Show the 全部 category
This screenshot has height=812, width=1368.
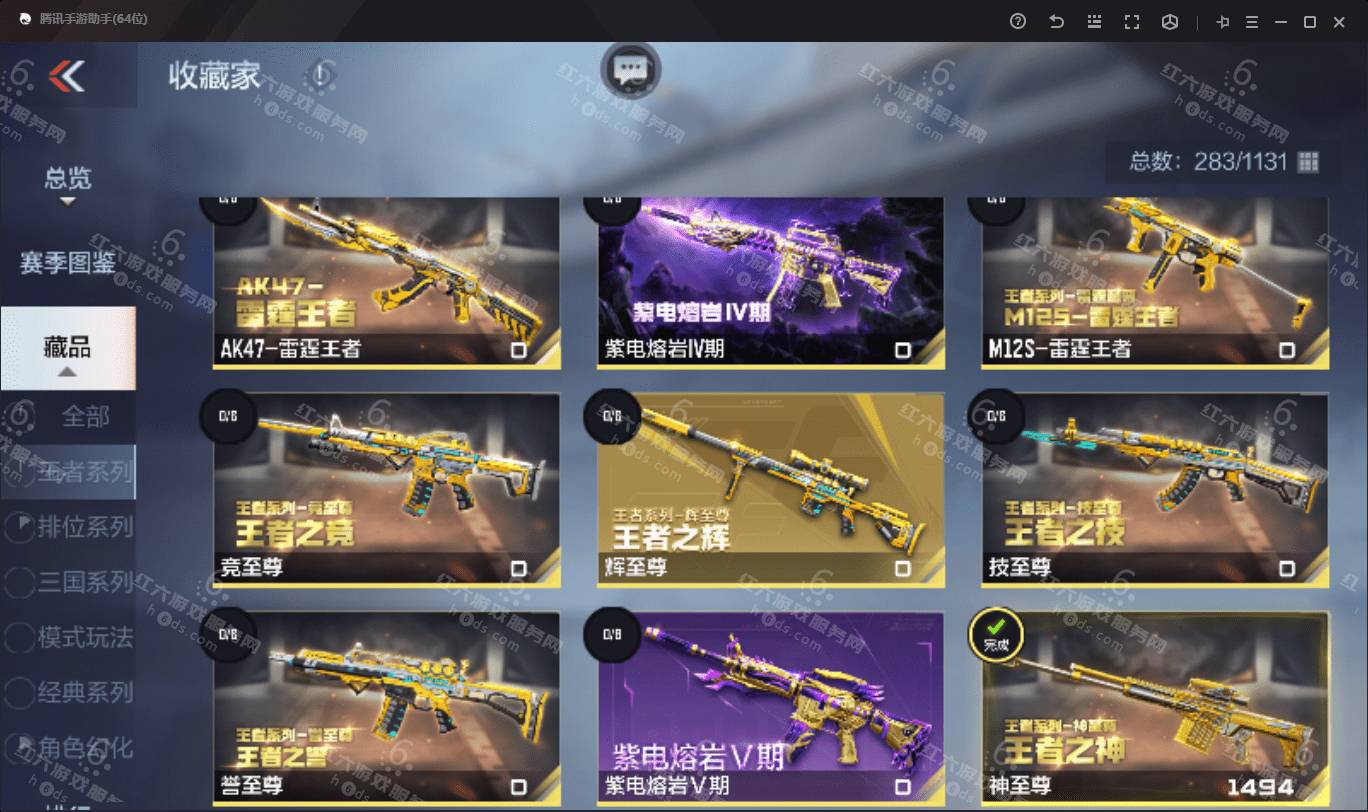tap(85, 416)
